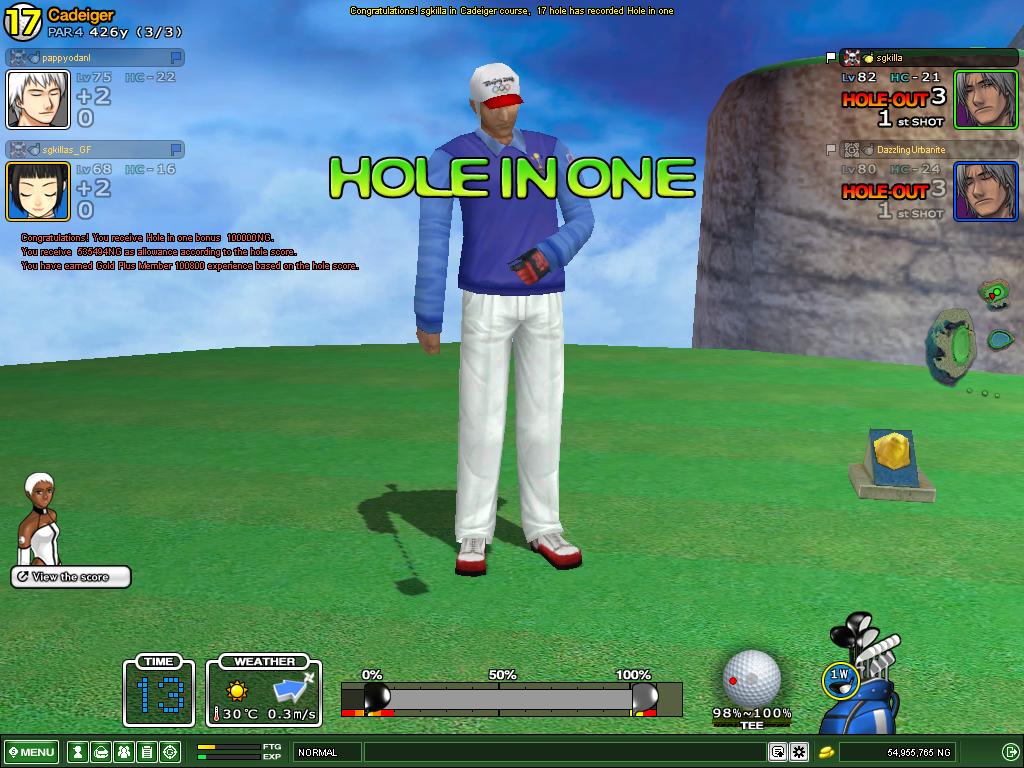Open the group of people icon
Screen dimensions: 1024x768
[x=124, y=752]
